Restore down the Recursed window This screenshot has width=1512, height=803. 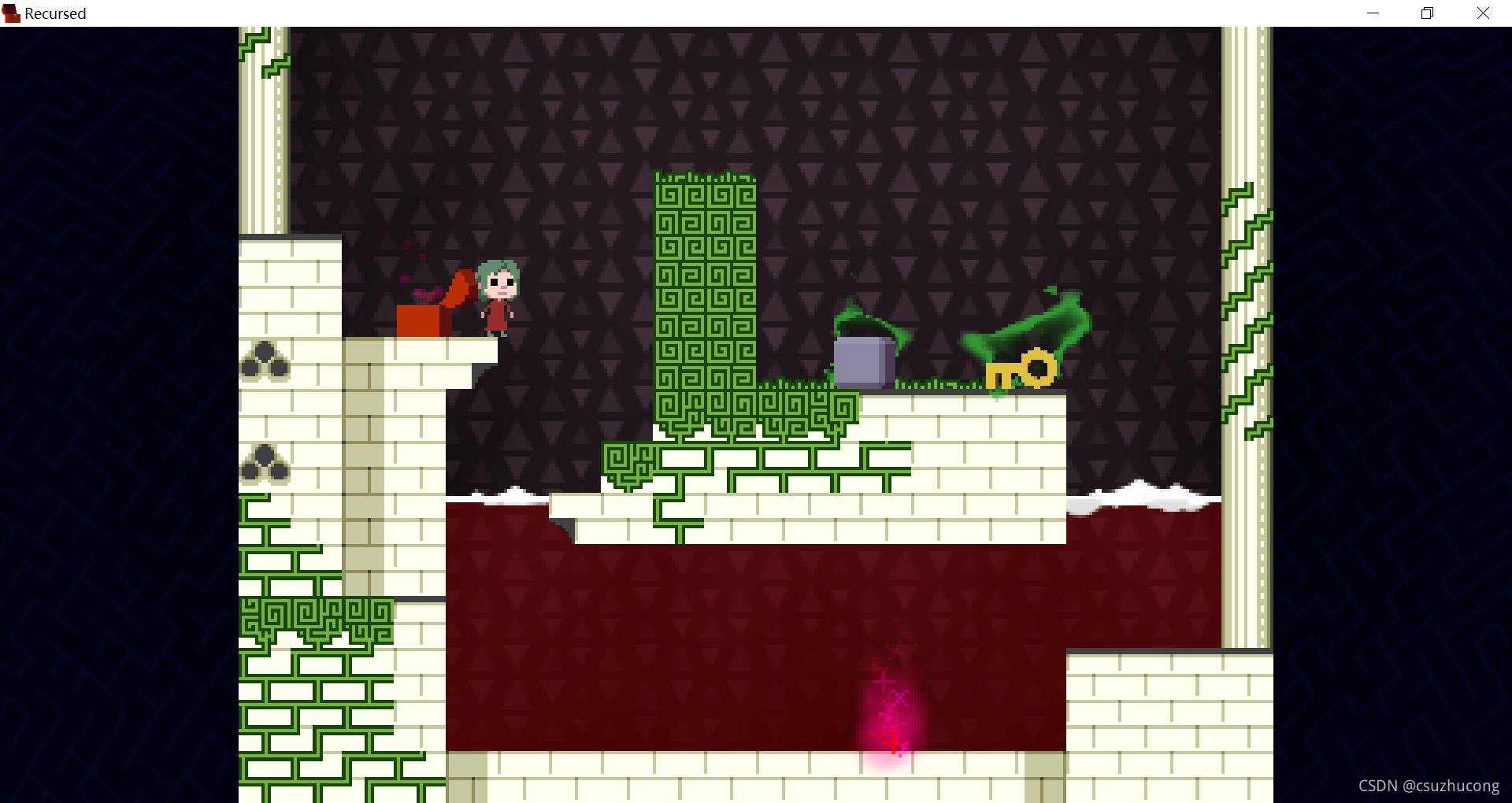pos(1427,13)
